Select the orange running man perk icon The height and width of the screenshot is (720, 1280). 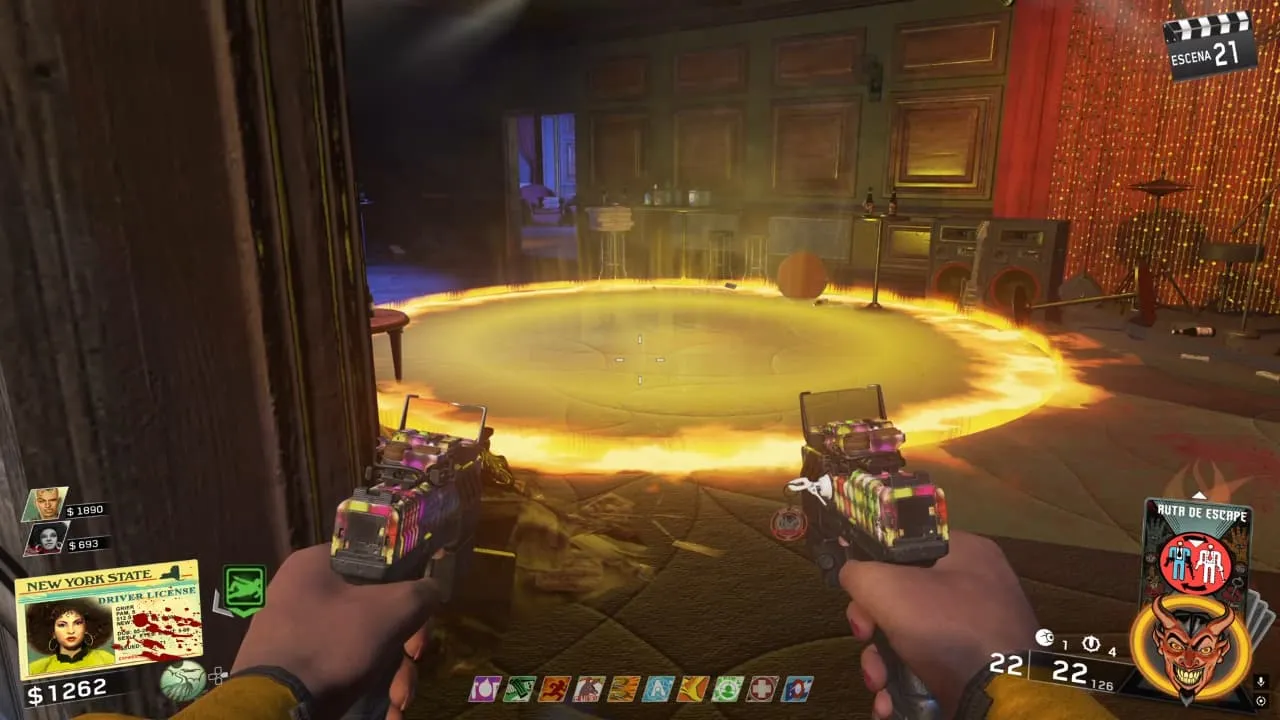(x=553, y=688)
